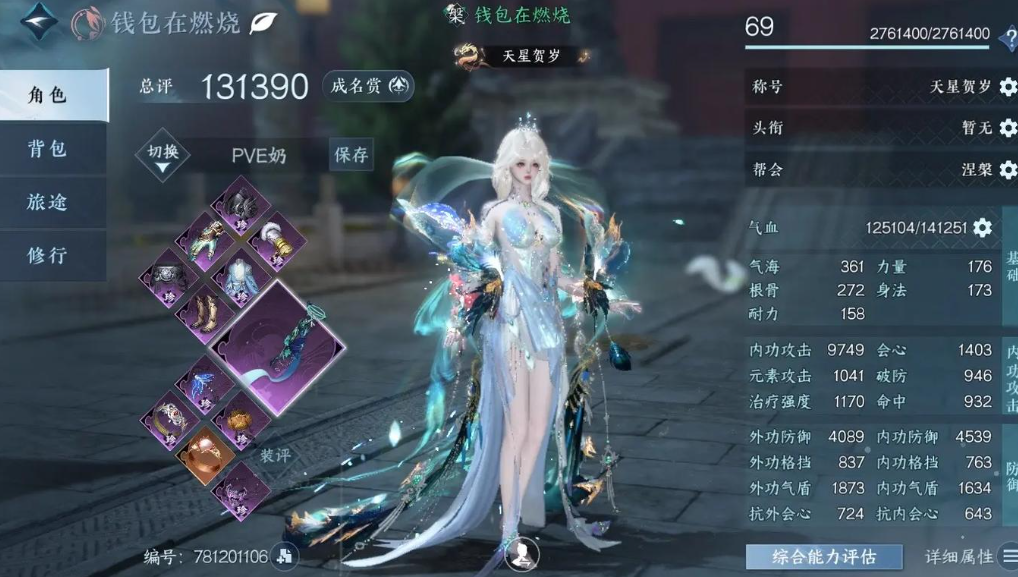
Task: Choose the fur-trimmed bracer equipment slot
Action: (x=275, y=241)
